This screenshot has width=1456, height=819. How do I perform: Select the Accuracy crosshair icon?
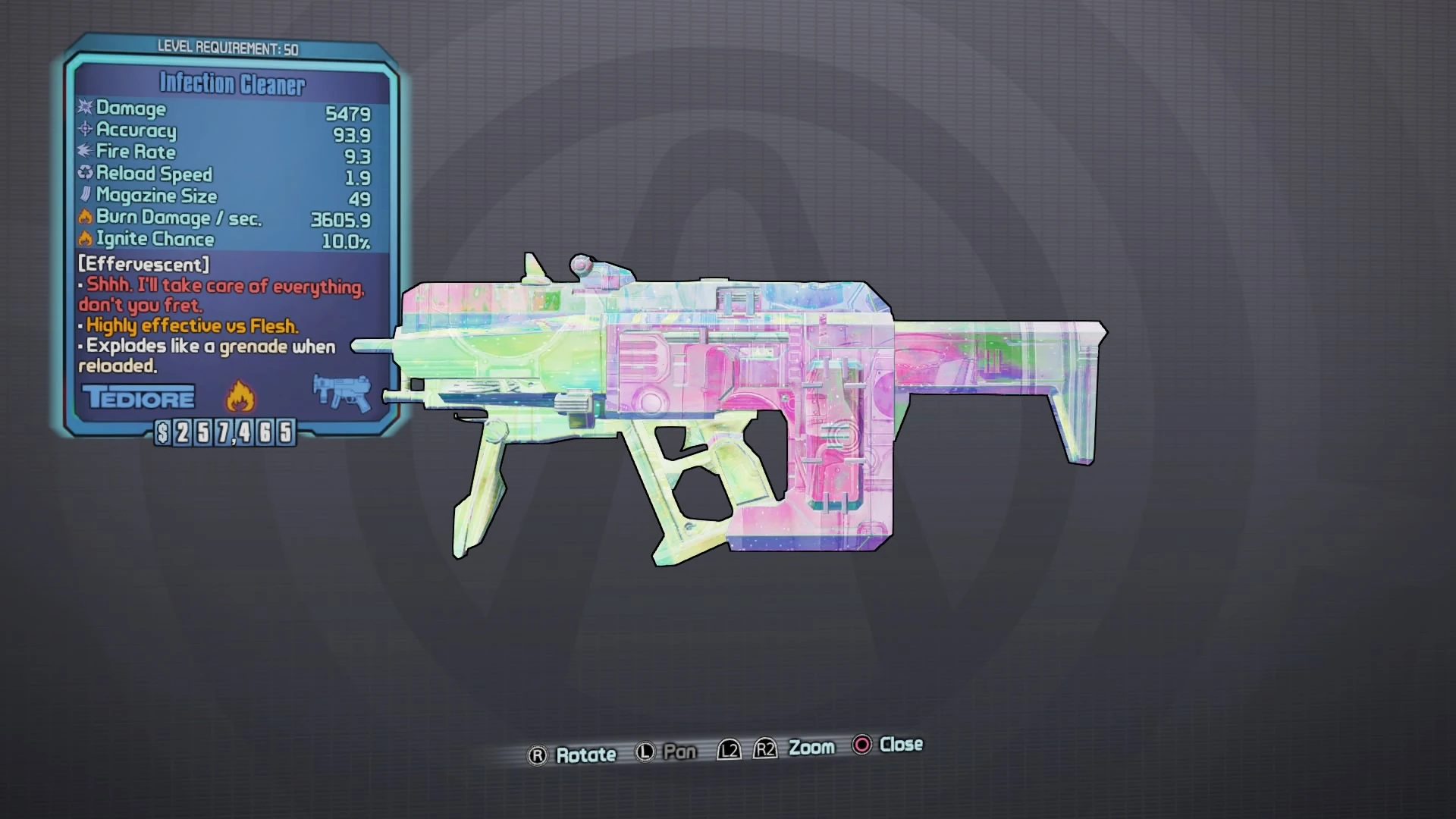83,130
